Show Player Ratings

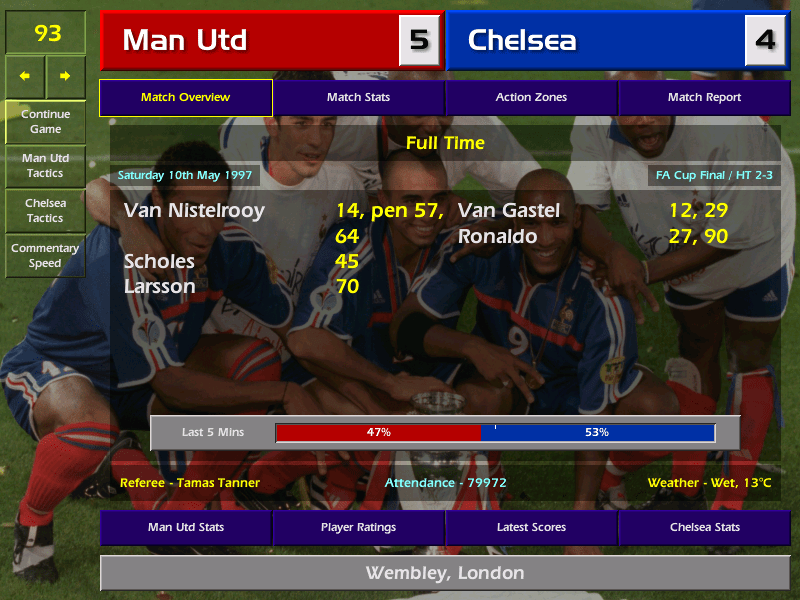[x=358, y=527]
